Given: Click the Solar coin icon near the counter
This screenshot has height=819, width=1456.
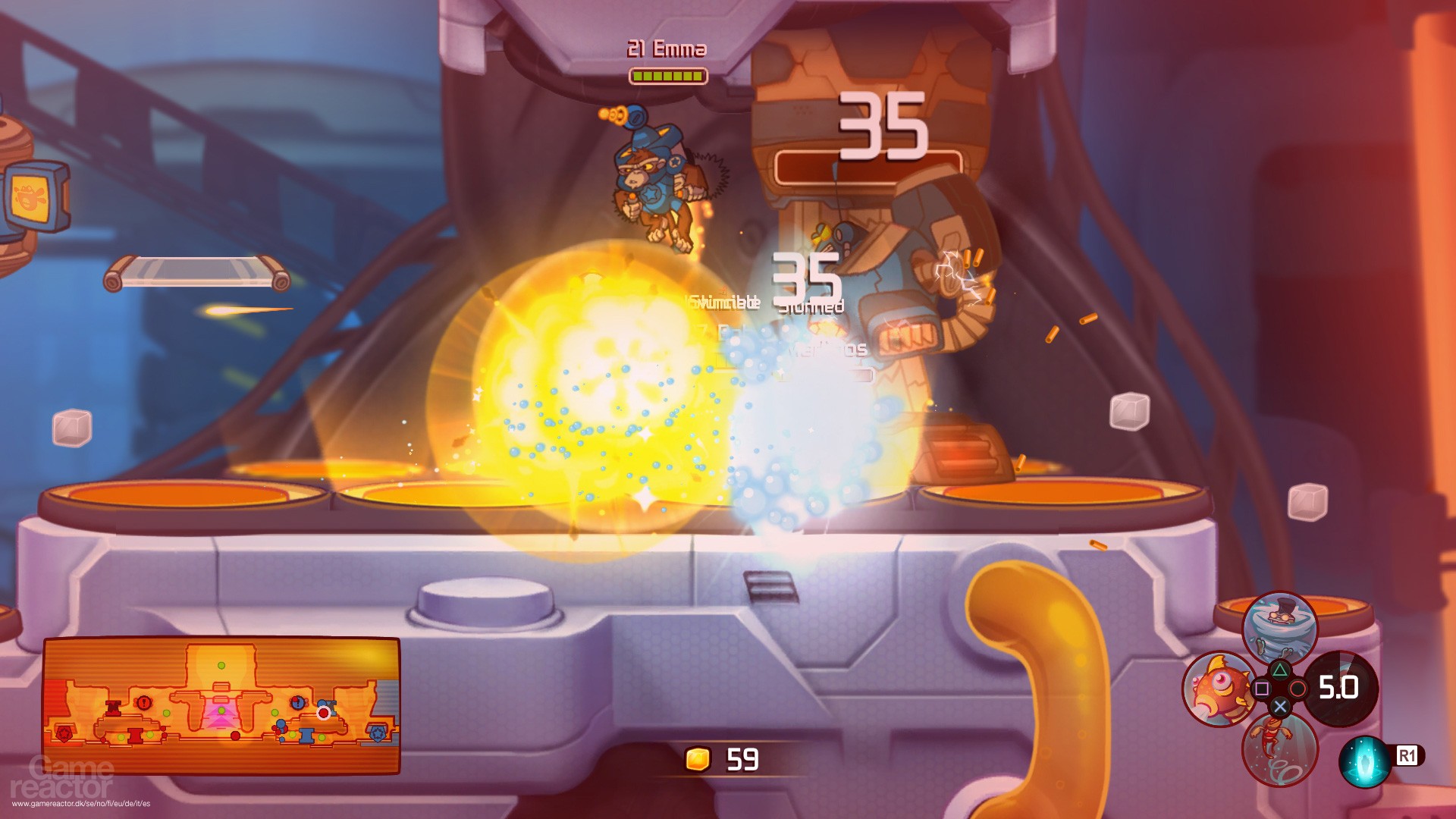Looking at the screenshot, I should click(698, 758).
